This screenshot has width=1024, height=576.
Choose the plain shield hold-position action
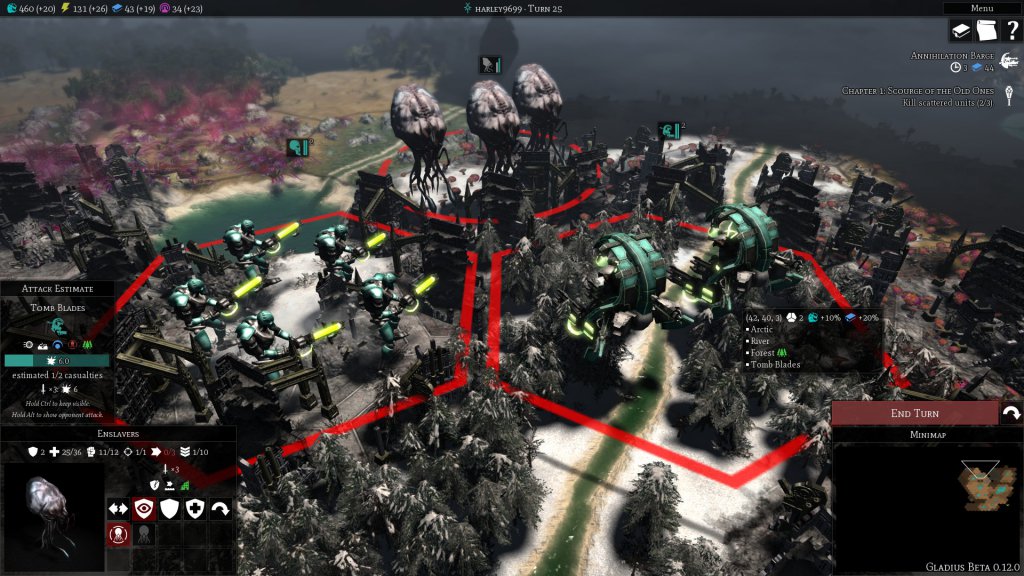click(x=169, y=508)
